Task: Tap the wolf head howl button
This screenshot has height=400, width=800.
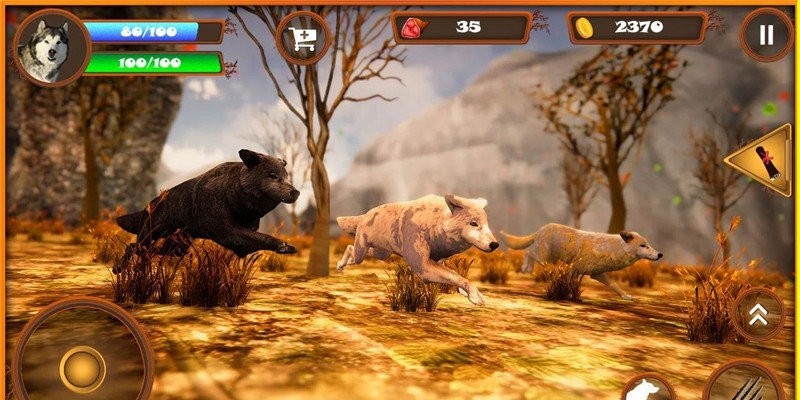Action: [648, 389]
